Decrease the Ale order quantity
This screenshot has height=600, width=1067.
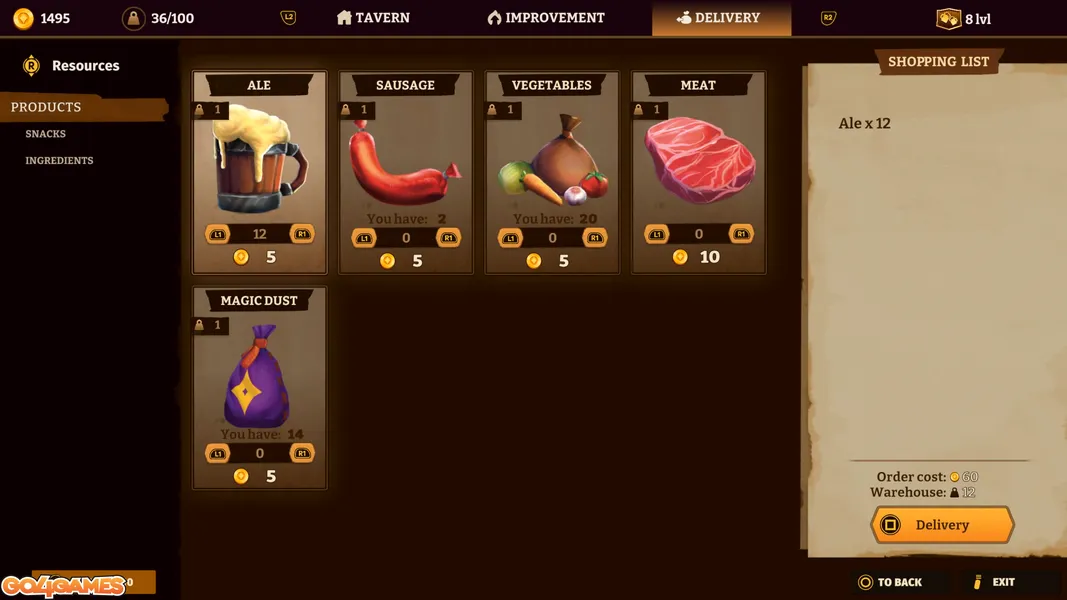pyautogui.click(x=218, y=234)
